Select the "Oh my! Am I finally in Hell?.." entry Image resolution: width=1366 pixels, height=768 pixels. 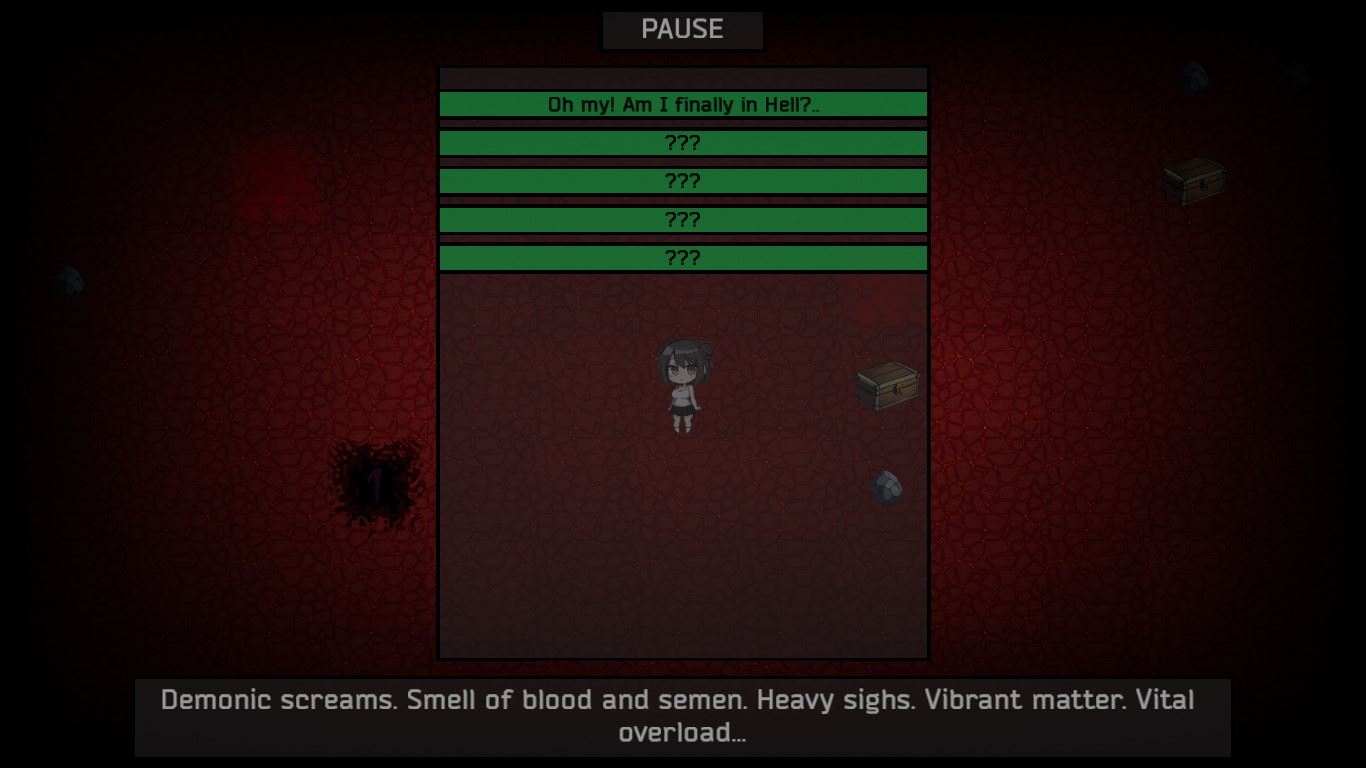point(683,104)
